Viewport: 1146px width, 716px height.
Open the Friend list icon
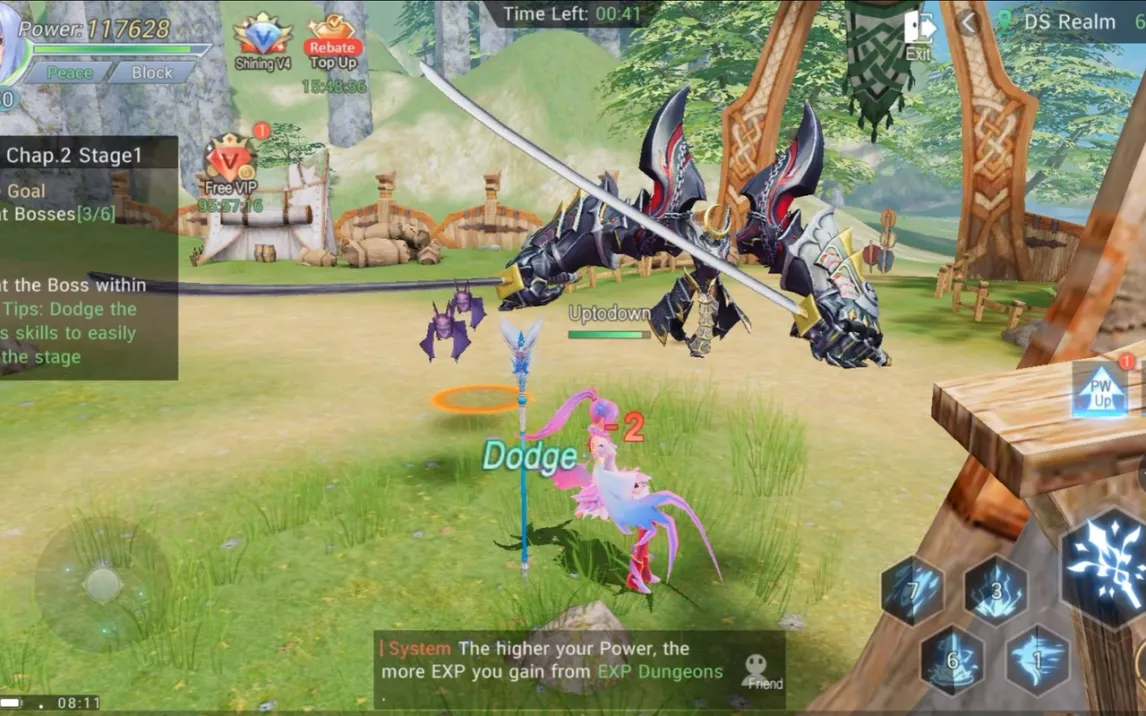pyautogui.click(x=764, y=672)
